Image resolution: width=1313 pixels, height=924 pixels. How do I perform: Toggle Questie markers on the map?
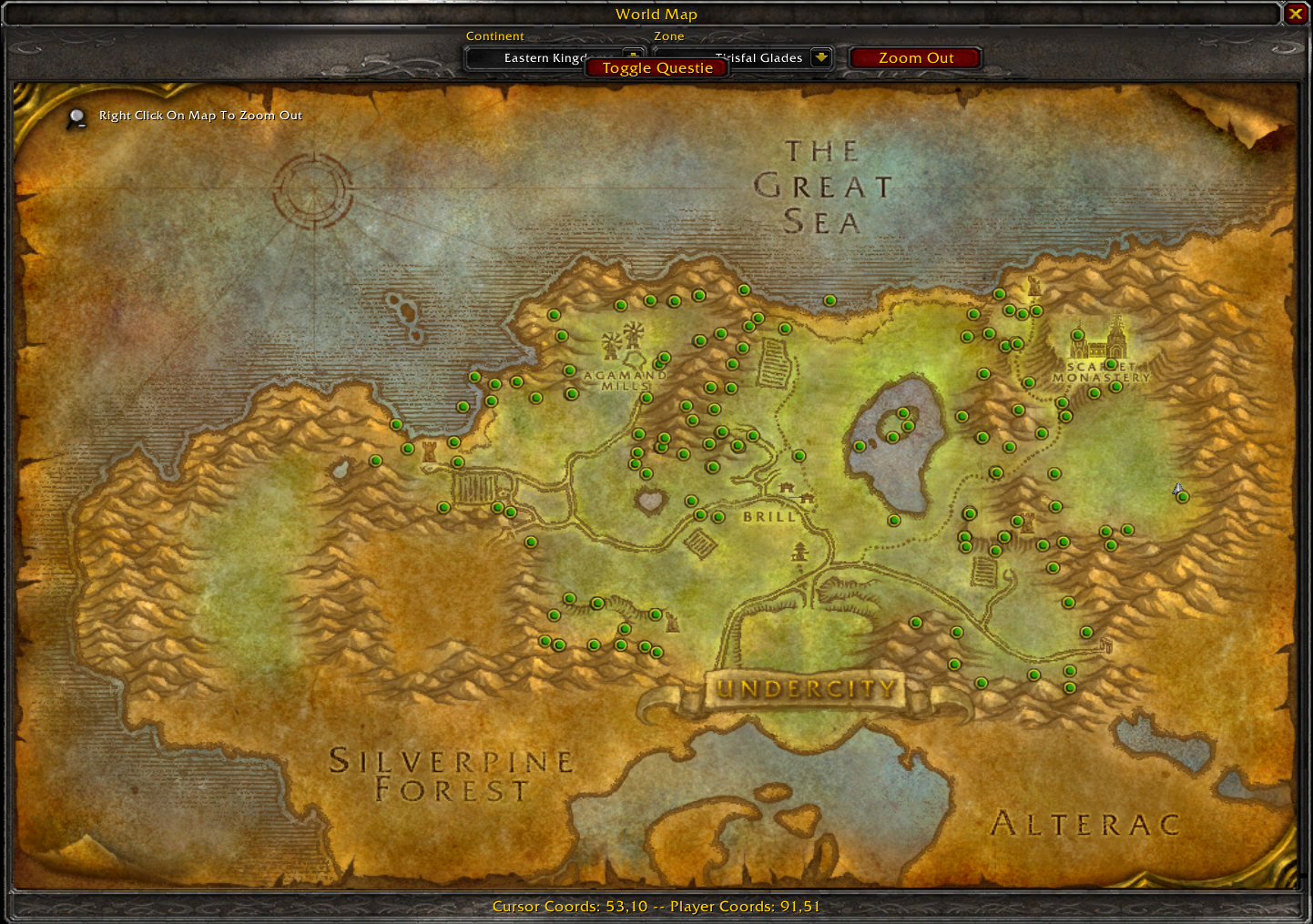[x=656, y=68]
